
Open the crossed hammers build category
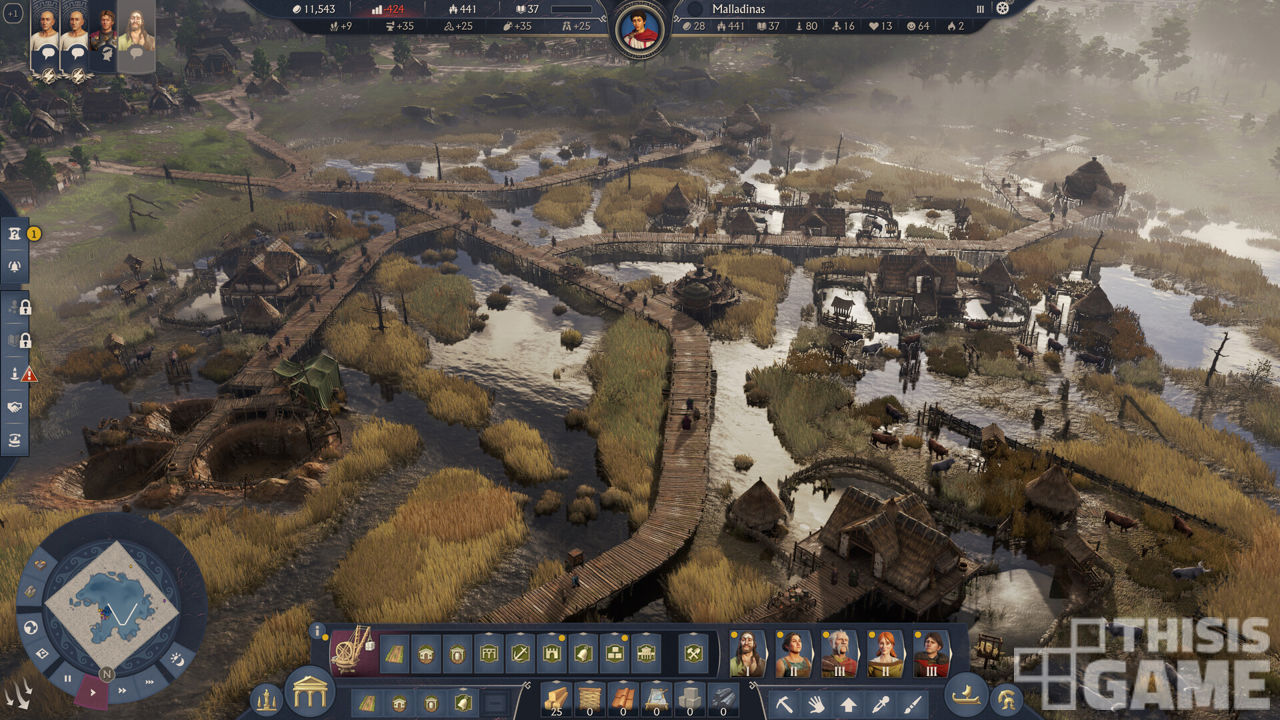pyautogui.click(x=692, y=654)
